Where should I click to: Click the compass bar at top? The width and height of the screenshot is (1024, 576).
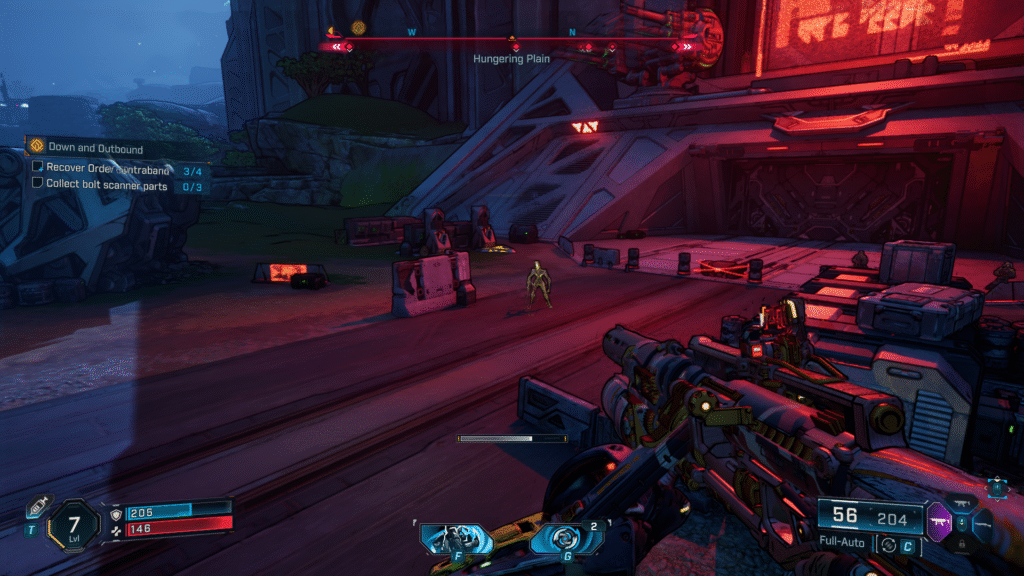click(512, 41)
